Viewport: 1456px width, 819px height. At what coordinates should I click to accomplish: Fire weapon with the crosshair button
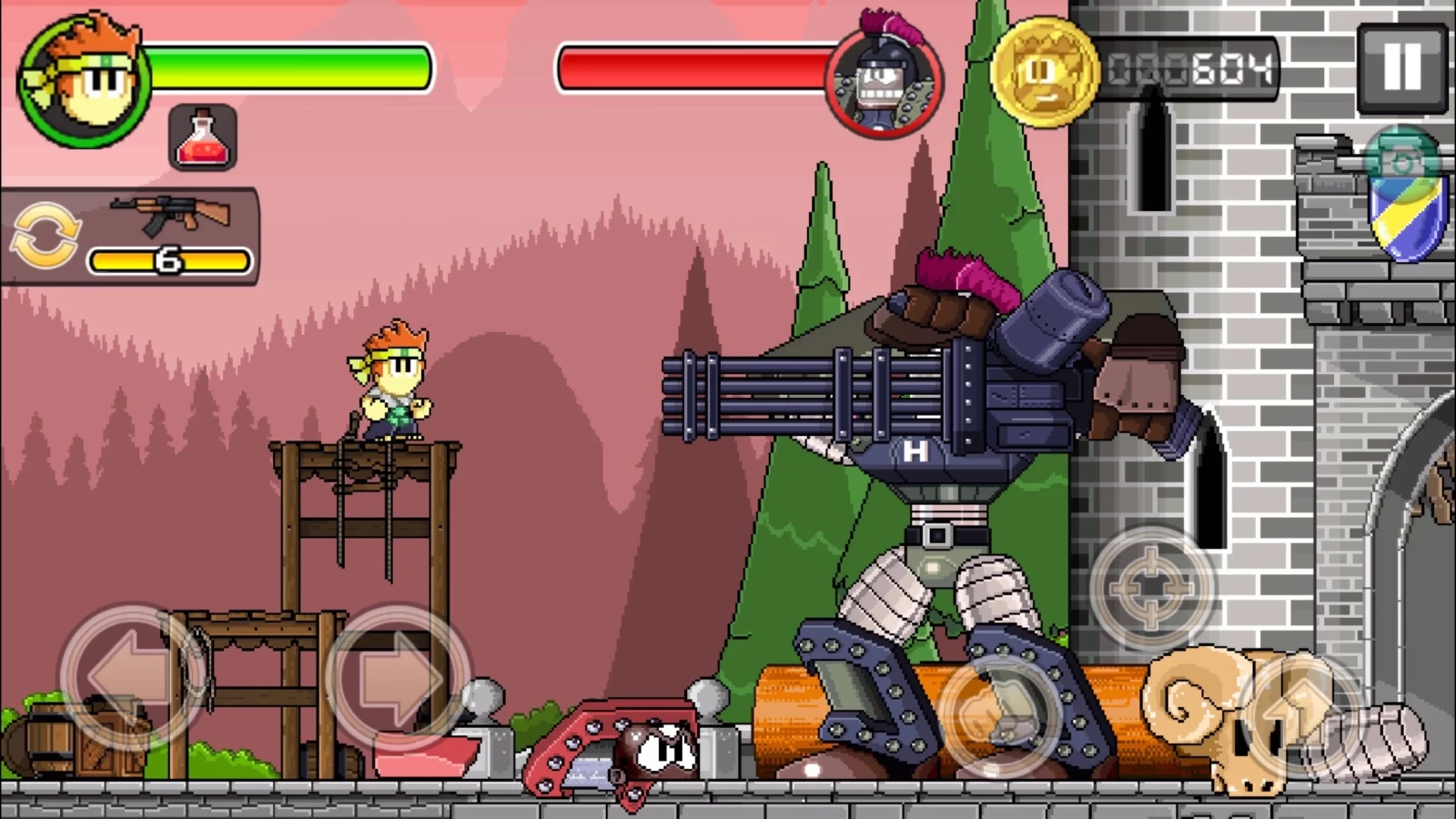[x=1152, y=587]
